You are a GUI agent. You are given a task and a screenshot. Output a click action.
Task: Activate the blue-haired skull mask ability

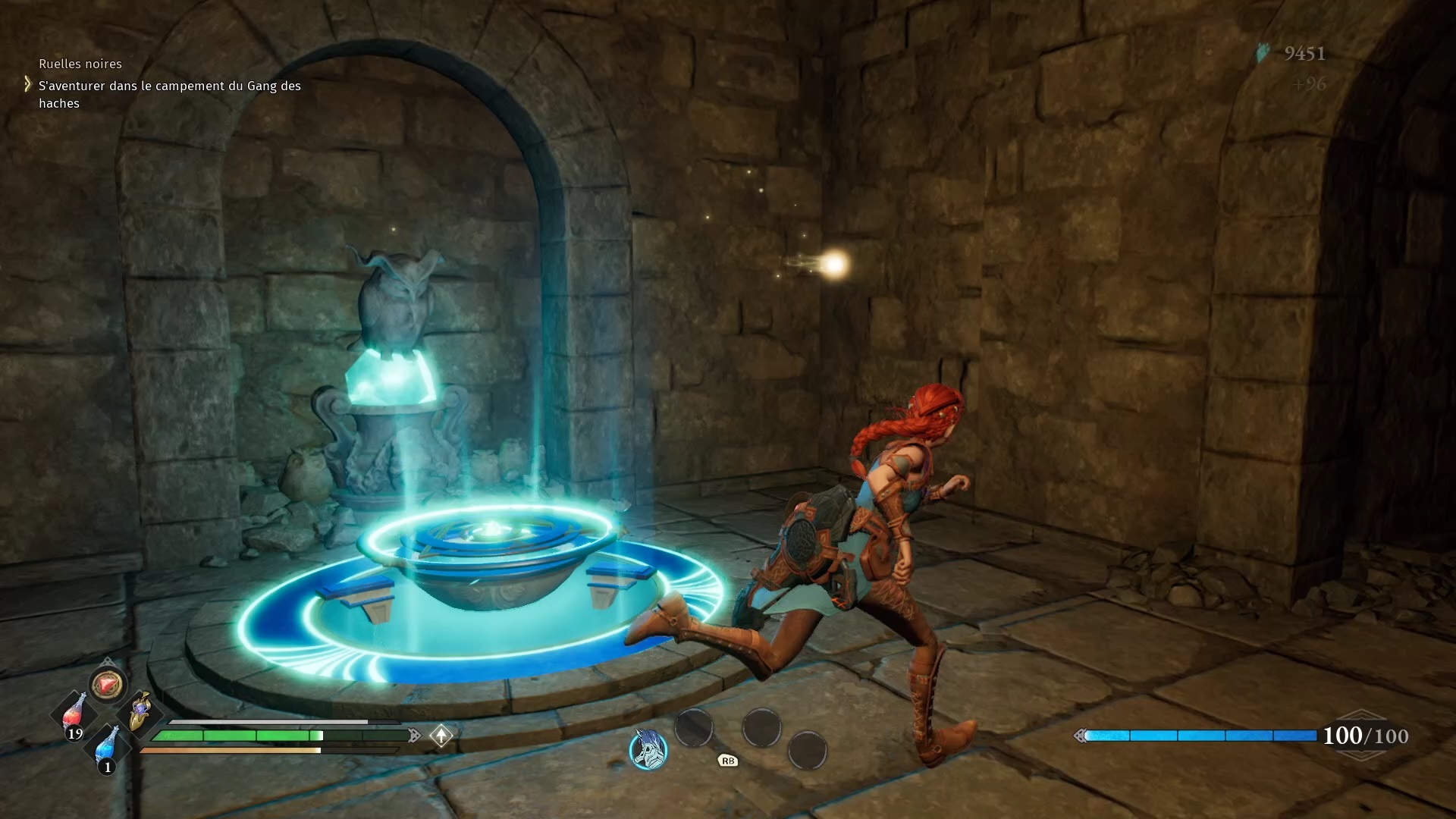click(x=648, y=749)
